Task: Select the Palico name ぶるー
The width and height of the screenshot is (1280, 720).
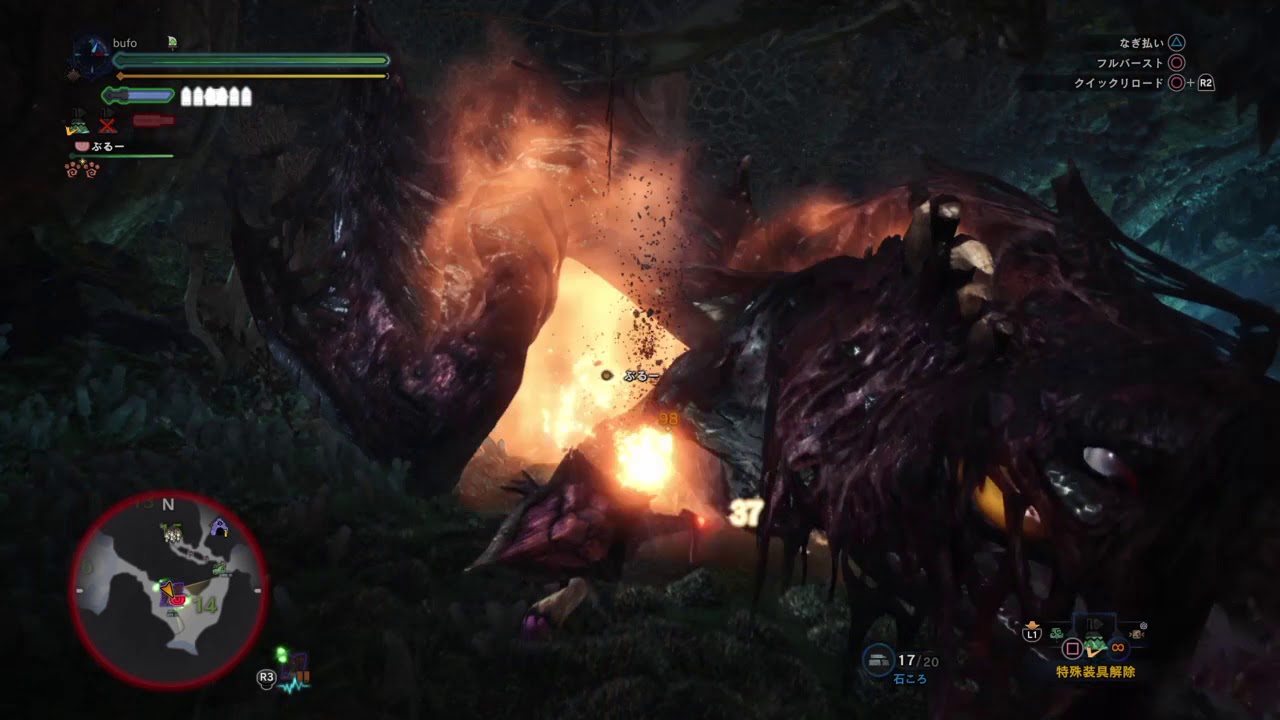Action: click(107, 146)
